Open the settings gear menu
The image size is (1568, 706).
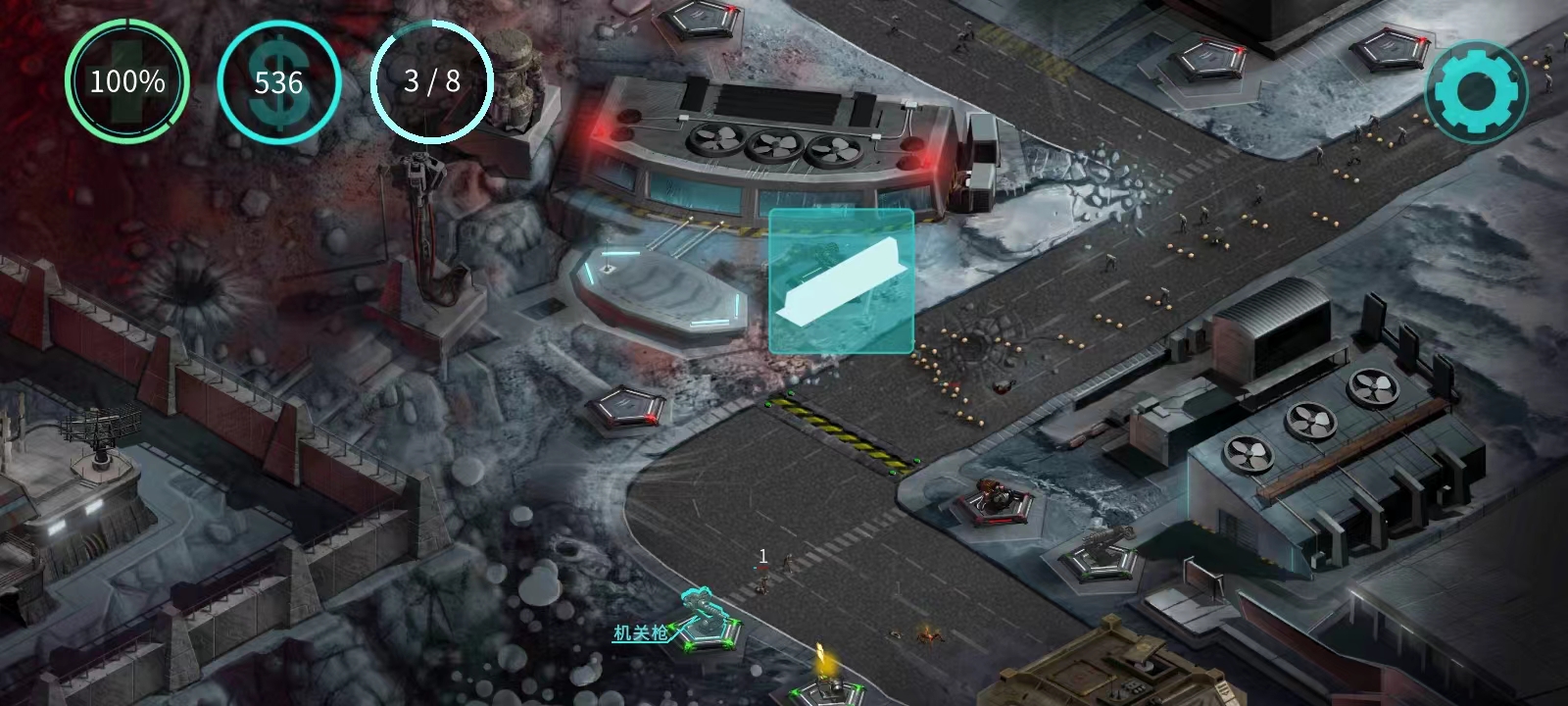click(1476, 92)
